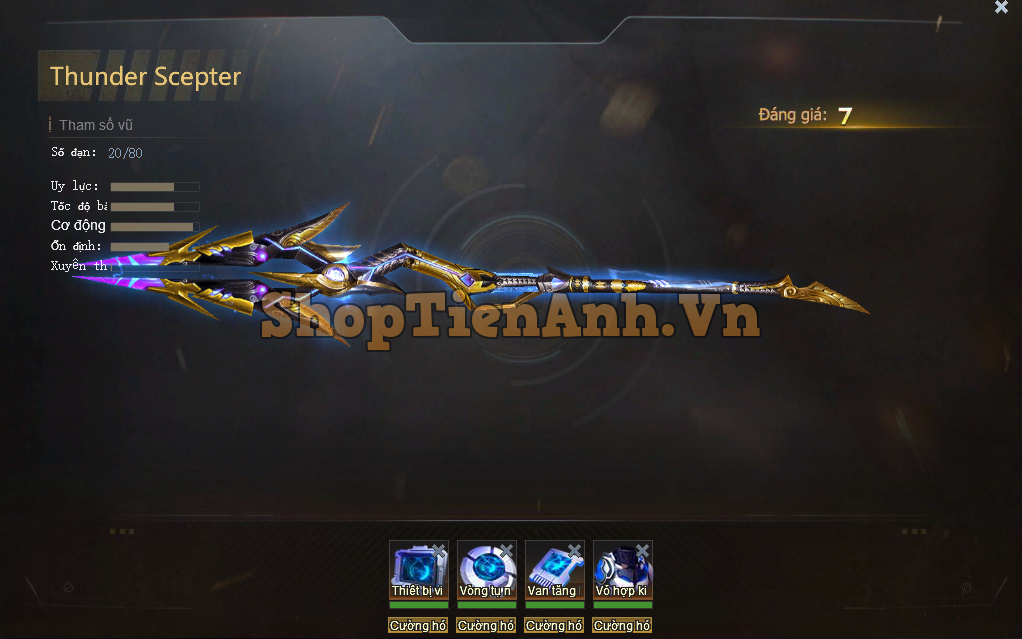Click Cường hó under the Vỏ hợp ki slot
1022x639 pixels.
(622, 626)
